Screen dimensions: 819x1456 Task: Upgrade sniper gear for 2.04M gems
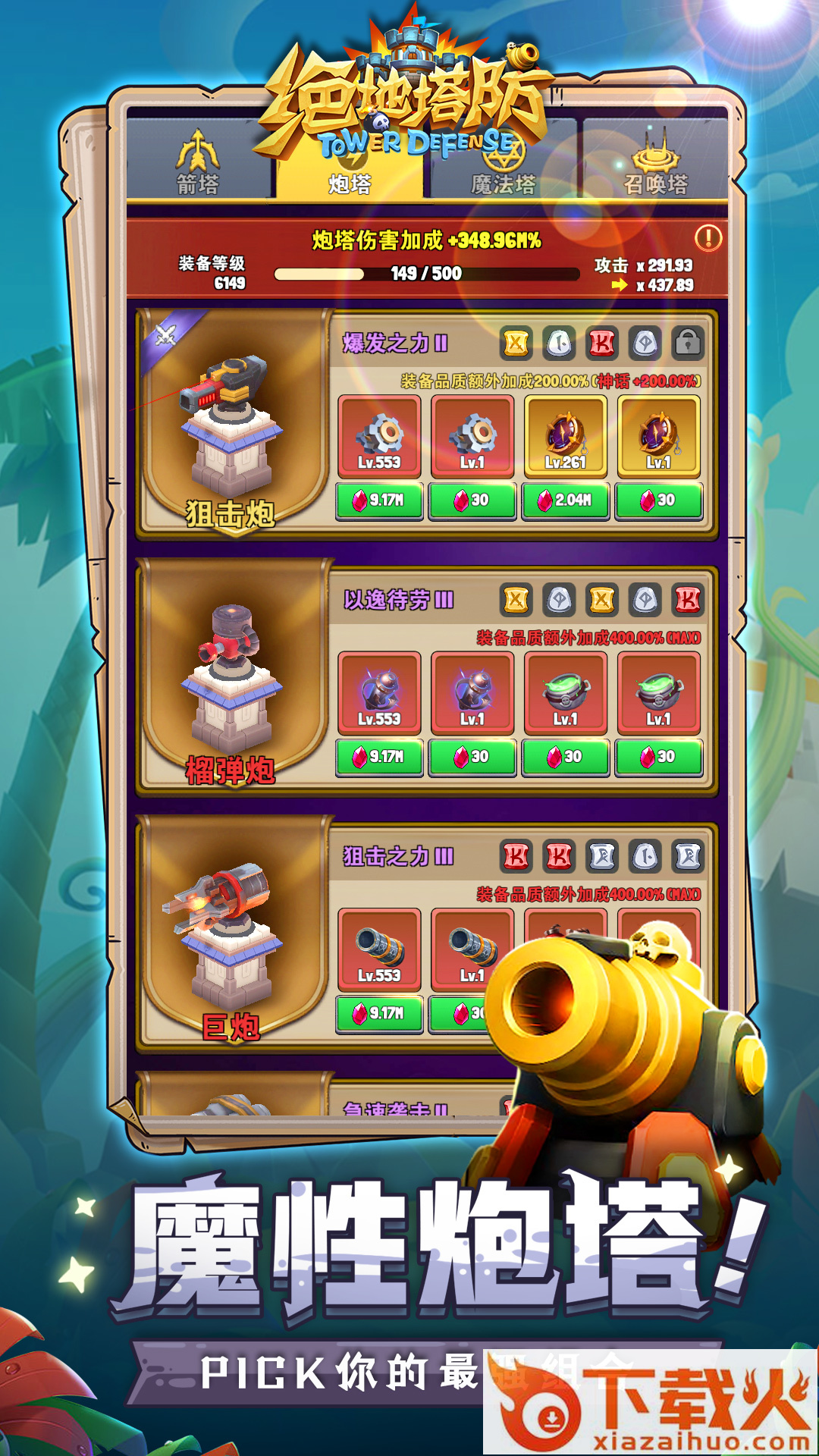(565, 500)
